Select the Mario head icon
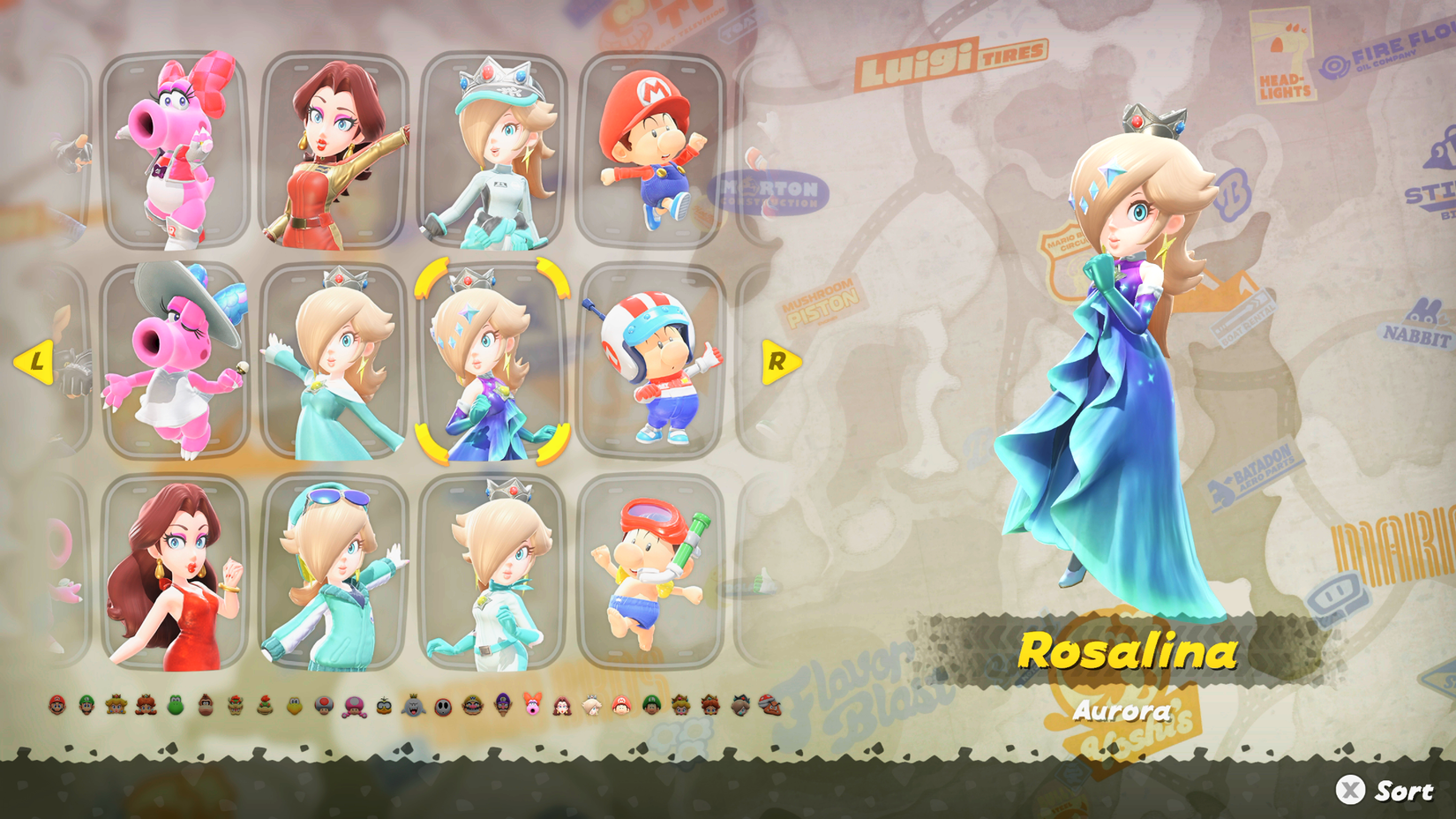This screenshot has height=819, width=1456. (56, 706)
